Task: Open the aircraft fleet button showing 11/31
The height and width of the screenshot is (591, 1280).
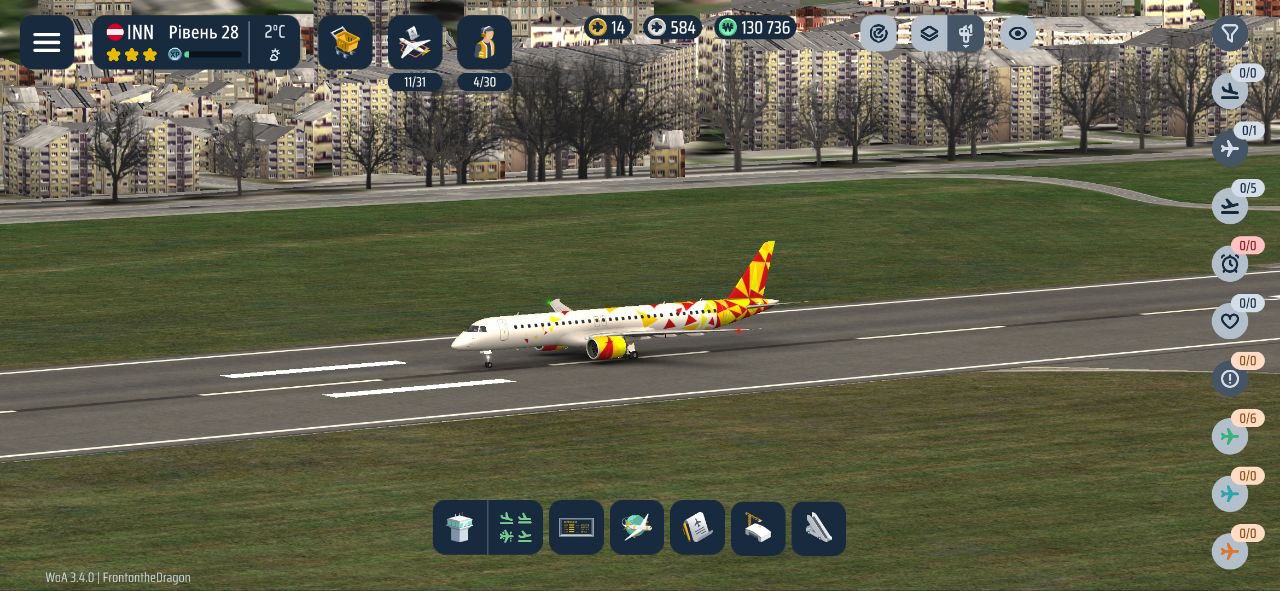Action: 415,44
